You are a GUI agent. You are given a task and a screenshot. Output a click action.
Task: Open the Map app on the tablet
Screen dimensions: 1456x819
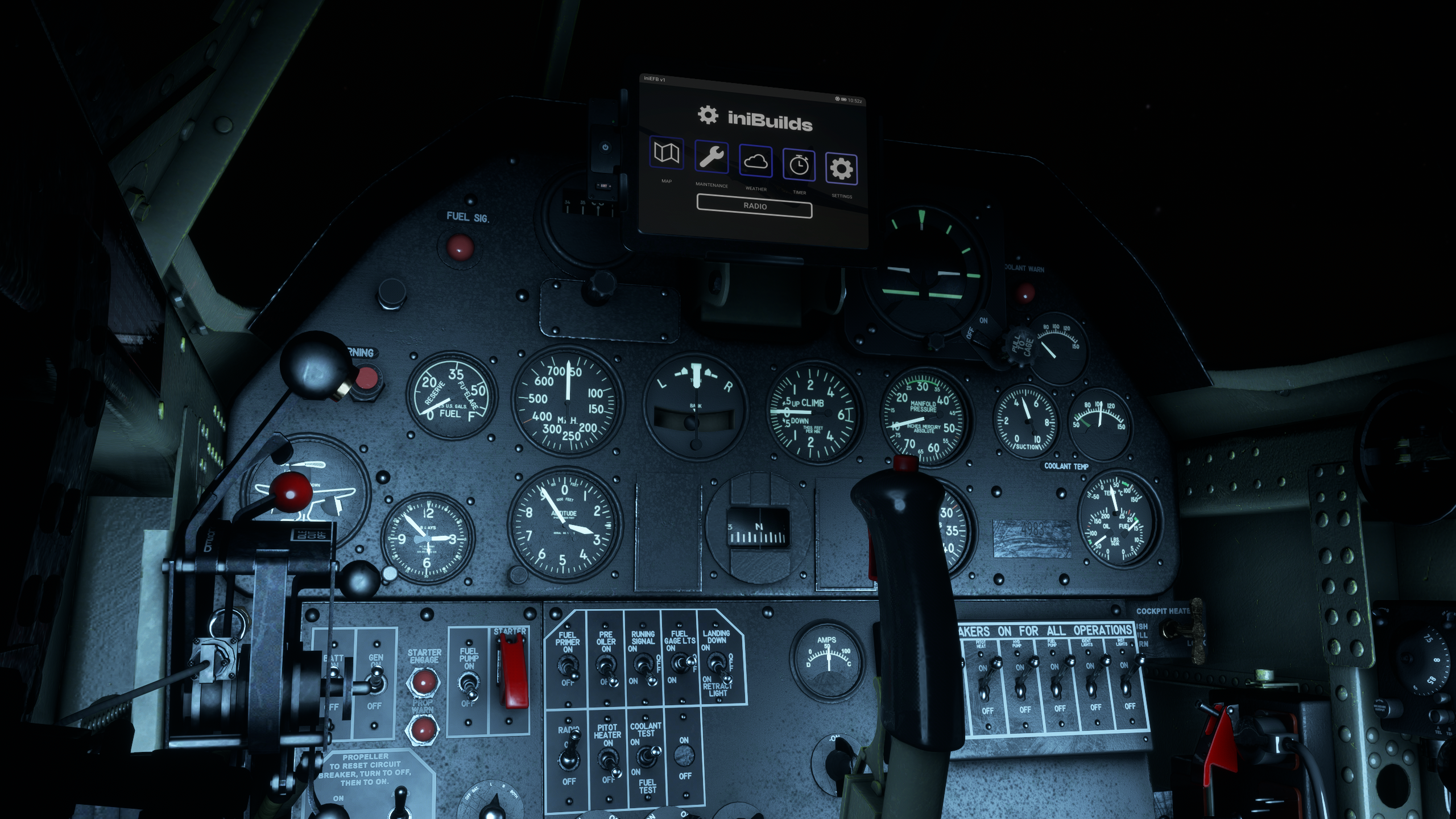[667, 152]
